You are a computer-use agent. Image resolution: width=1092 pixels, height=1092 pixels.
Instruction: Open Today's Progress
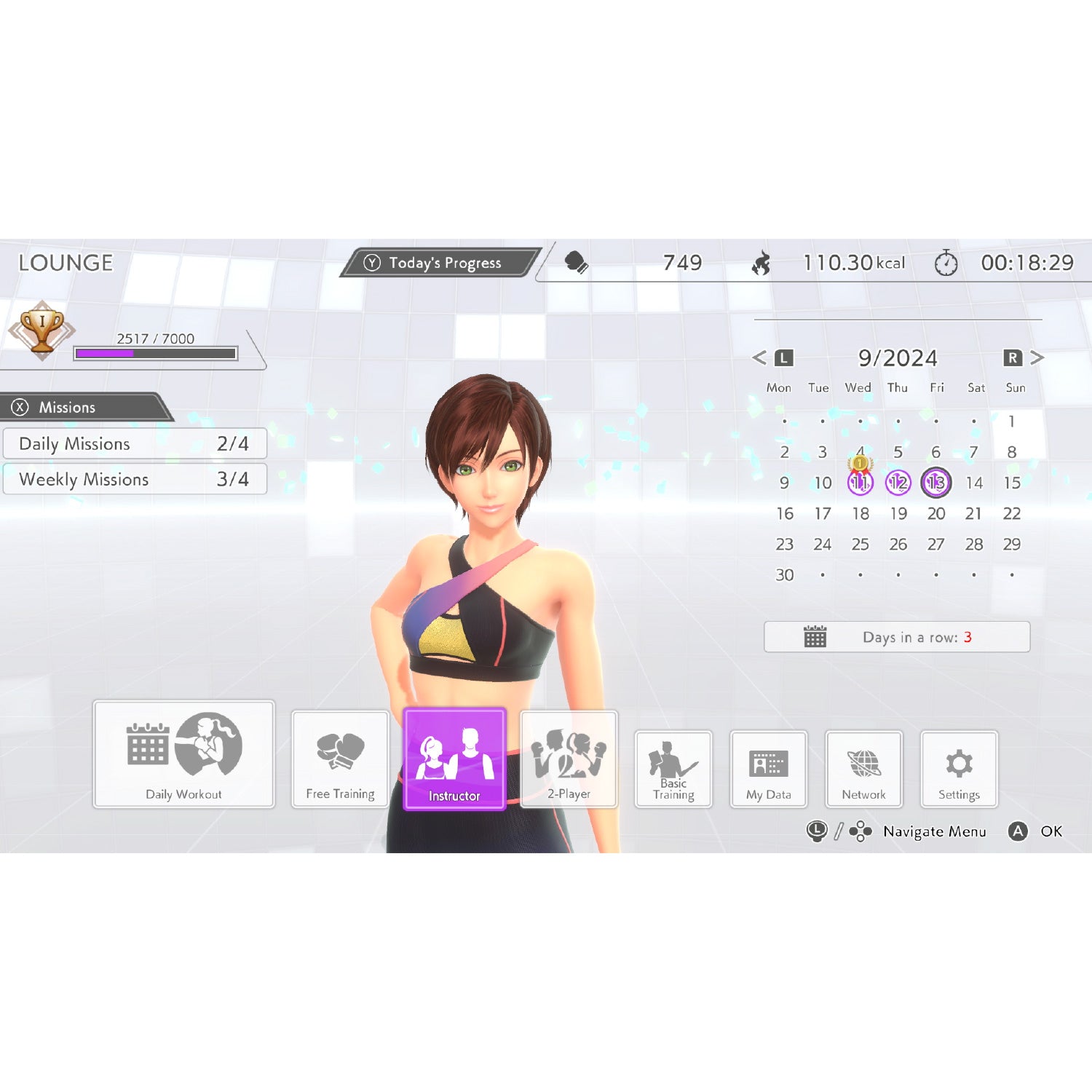pos(437,264)
